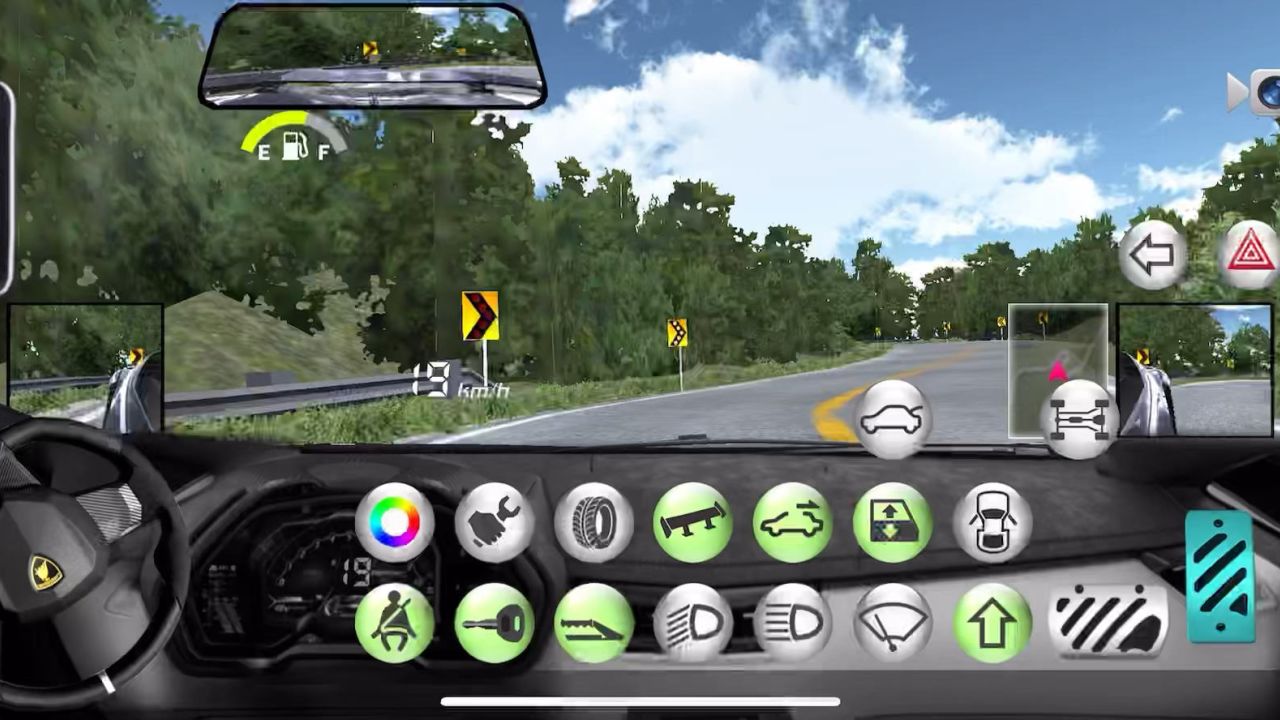
Task: Toggle the ignition key button
Action: pos(494,622)
